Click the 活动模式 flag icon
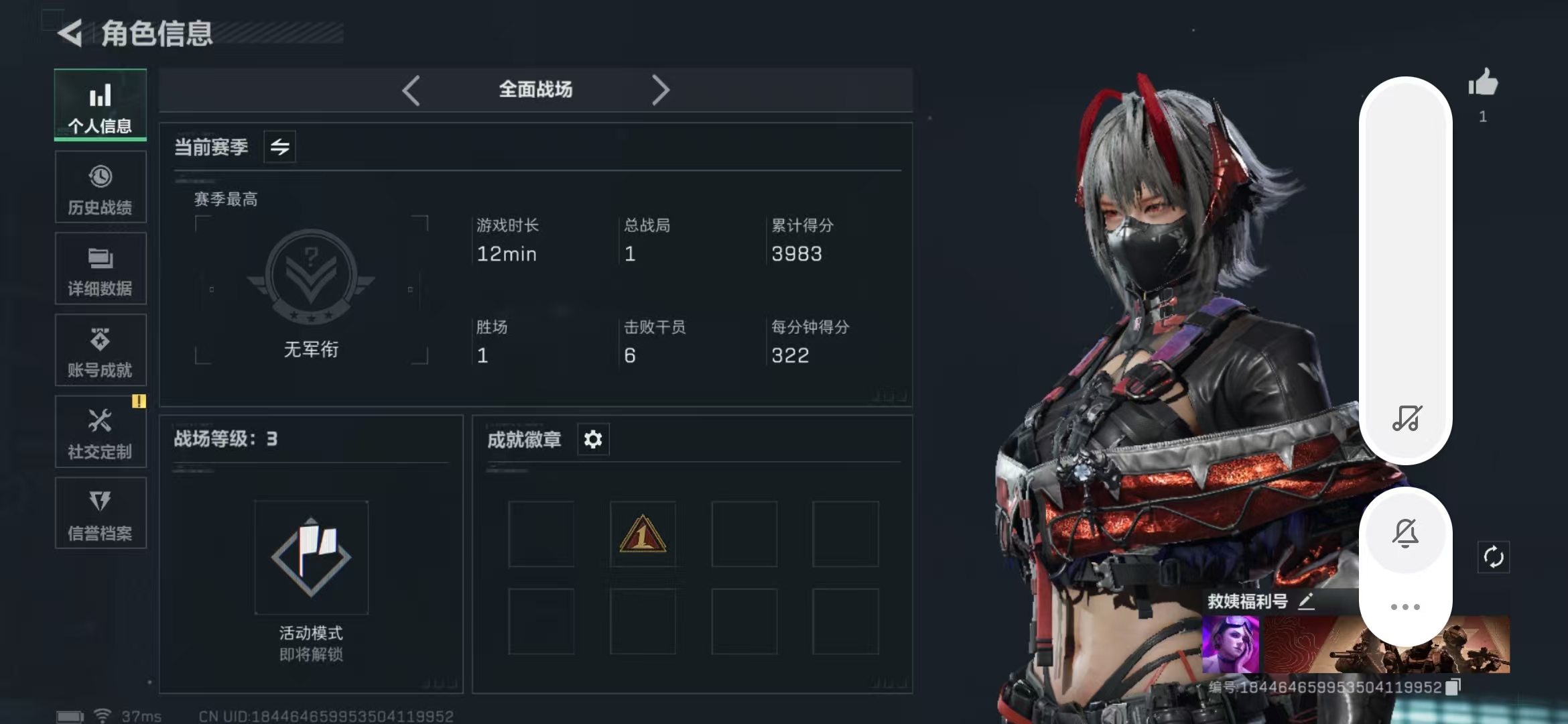 (311, 557)
